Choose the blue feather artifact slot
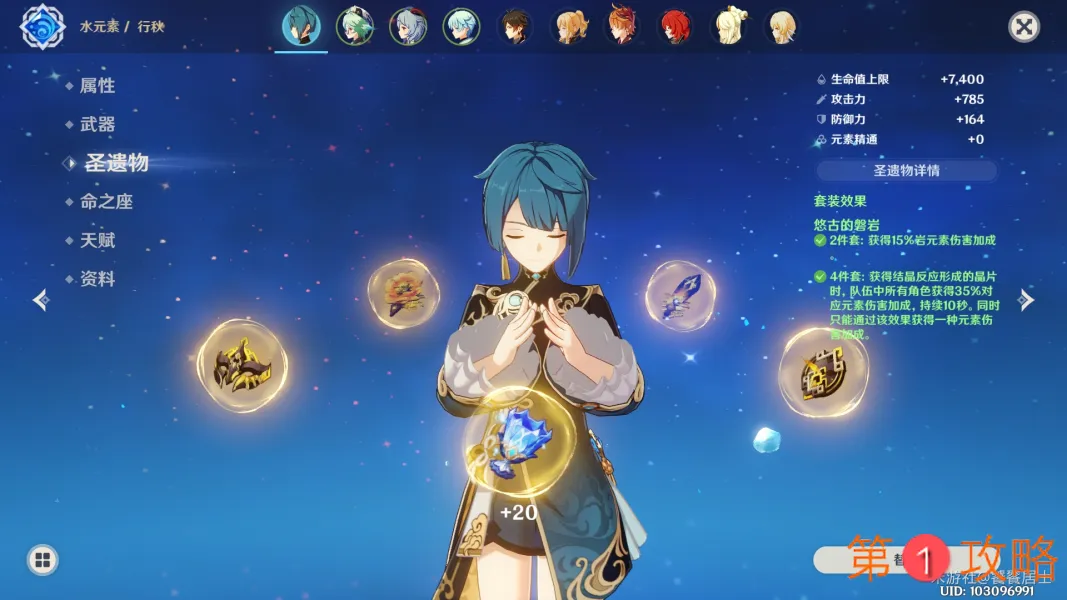Viewport: 1067px width, 600px height. tap(680, 295)
